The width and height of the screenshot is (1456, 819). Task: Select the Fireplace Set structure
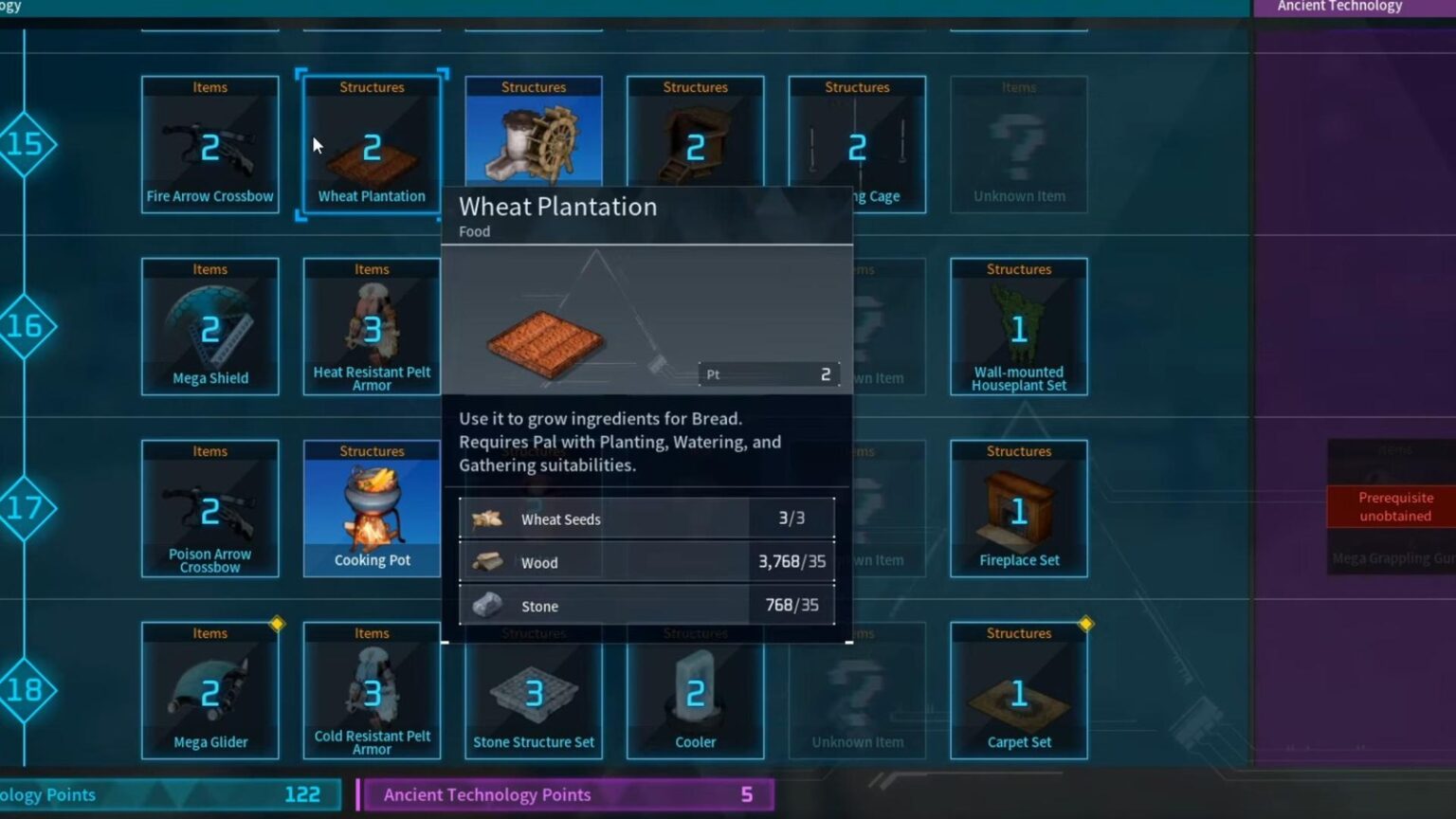1018,509
